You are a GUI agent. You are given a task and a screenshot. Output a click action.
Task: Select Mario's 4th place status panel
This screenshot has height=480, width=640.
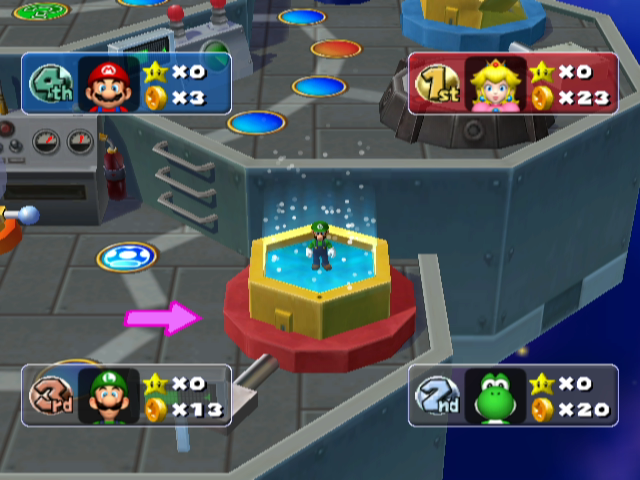coord(126,83)
